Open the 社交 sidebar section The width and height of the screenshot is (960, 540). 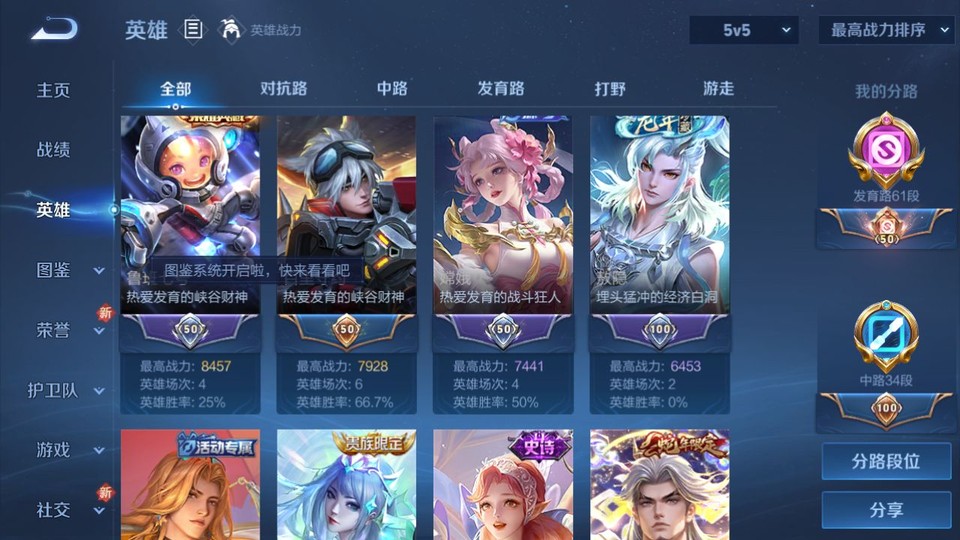(x=66, y=510)
